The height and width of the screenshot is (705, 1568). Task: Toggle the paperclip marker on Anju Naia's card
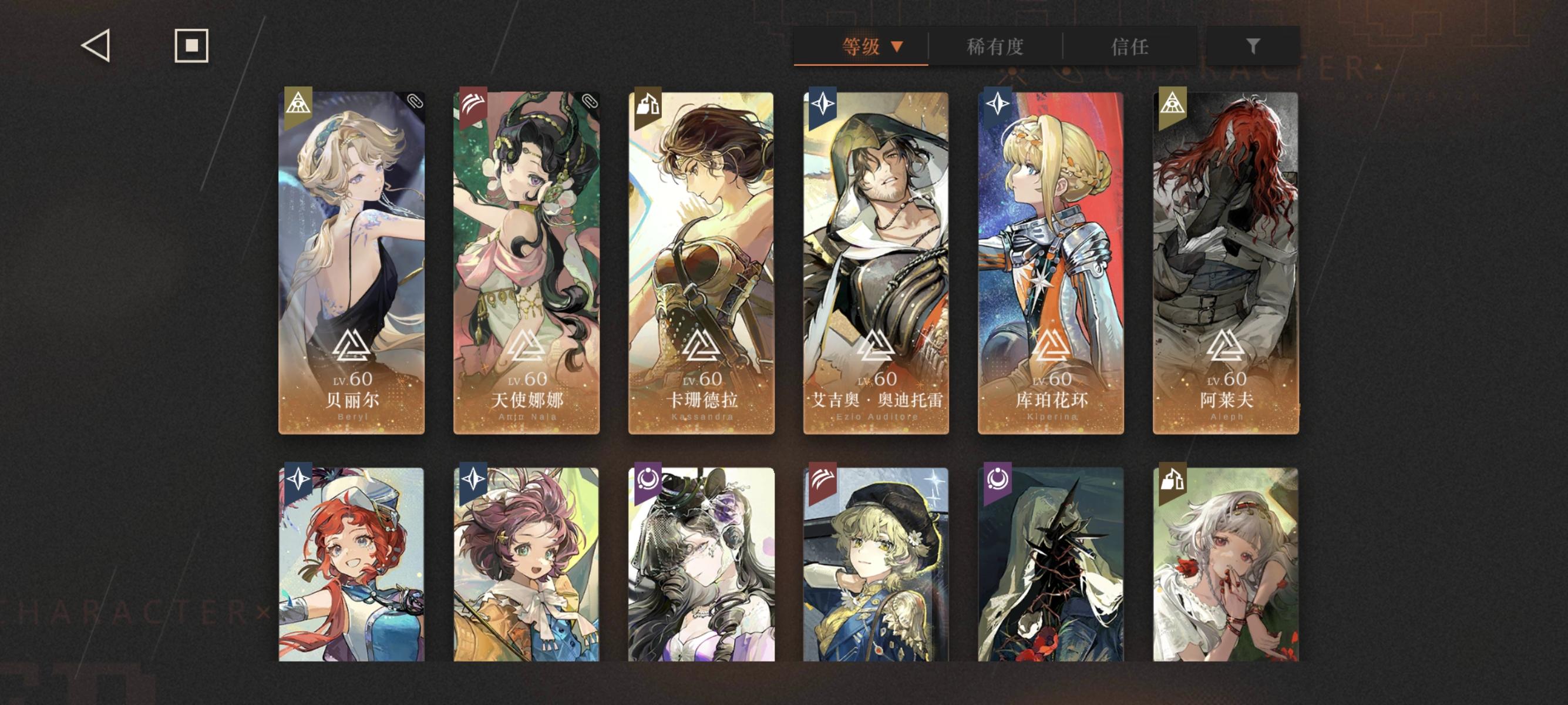click(x=591, y=101)
